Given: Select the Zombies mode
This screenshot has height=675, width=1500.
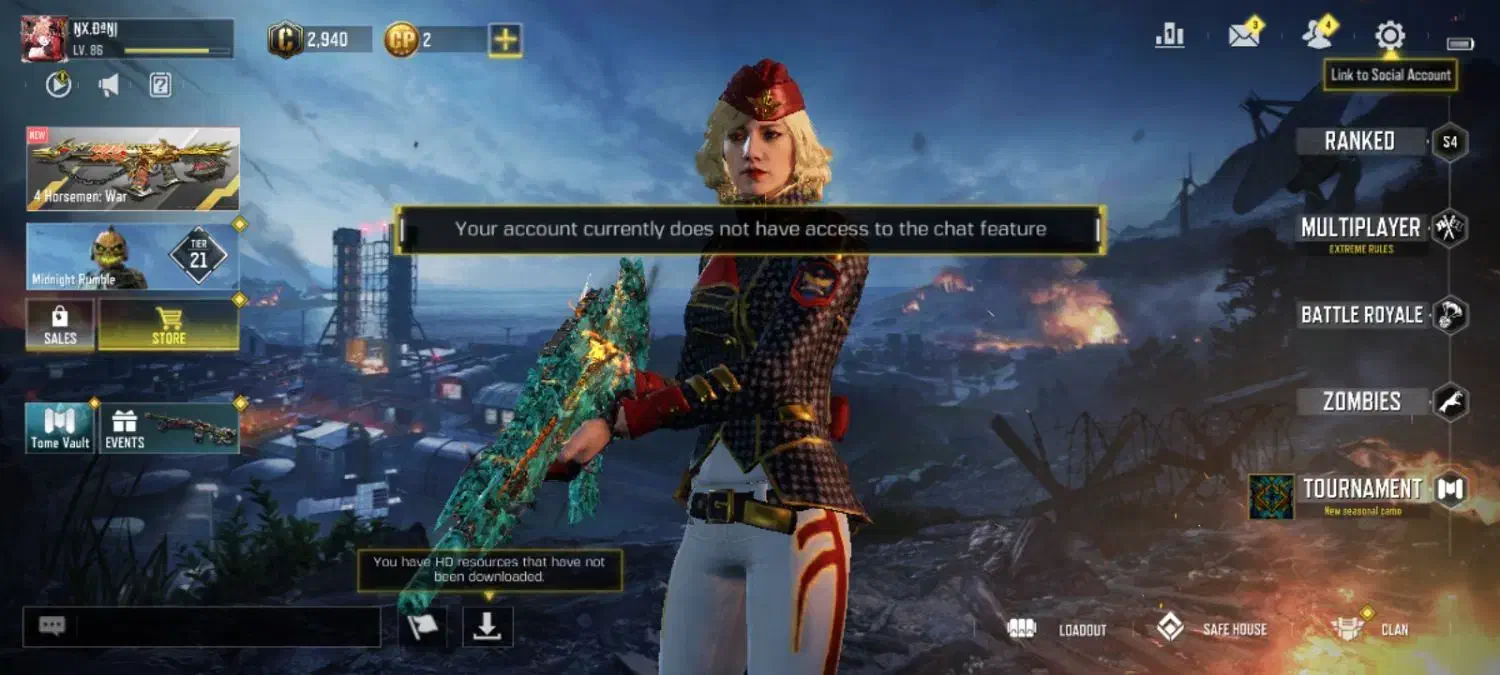Looking at the screenshot, I should pyautogui.click(x=1361, y=402).
